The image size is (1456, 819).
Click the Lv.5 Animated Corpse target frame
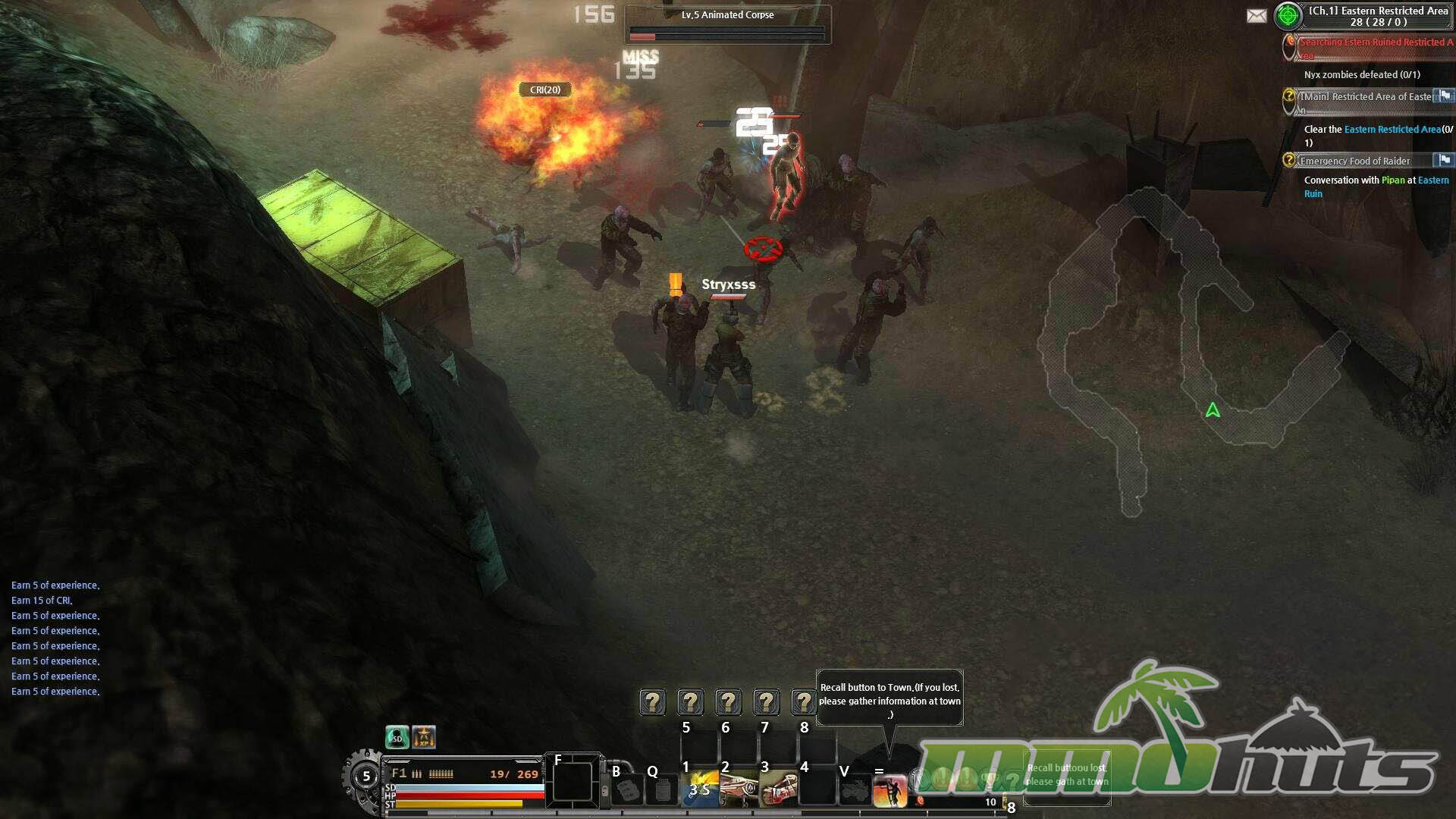pos(727,24)
